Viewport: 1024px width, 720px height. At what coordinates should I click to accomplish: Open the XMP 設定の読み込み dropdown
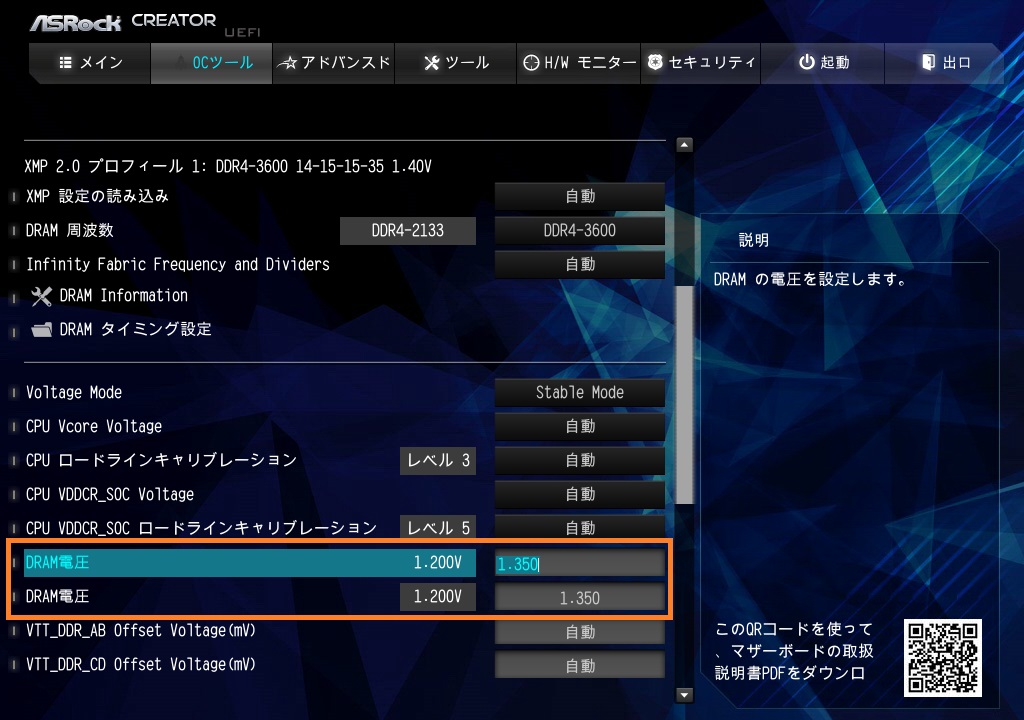coord(580,197)
